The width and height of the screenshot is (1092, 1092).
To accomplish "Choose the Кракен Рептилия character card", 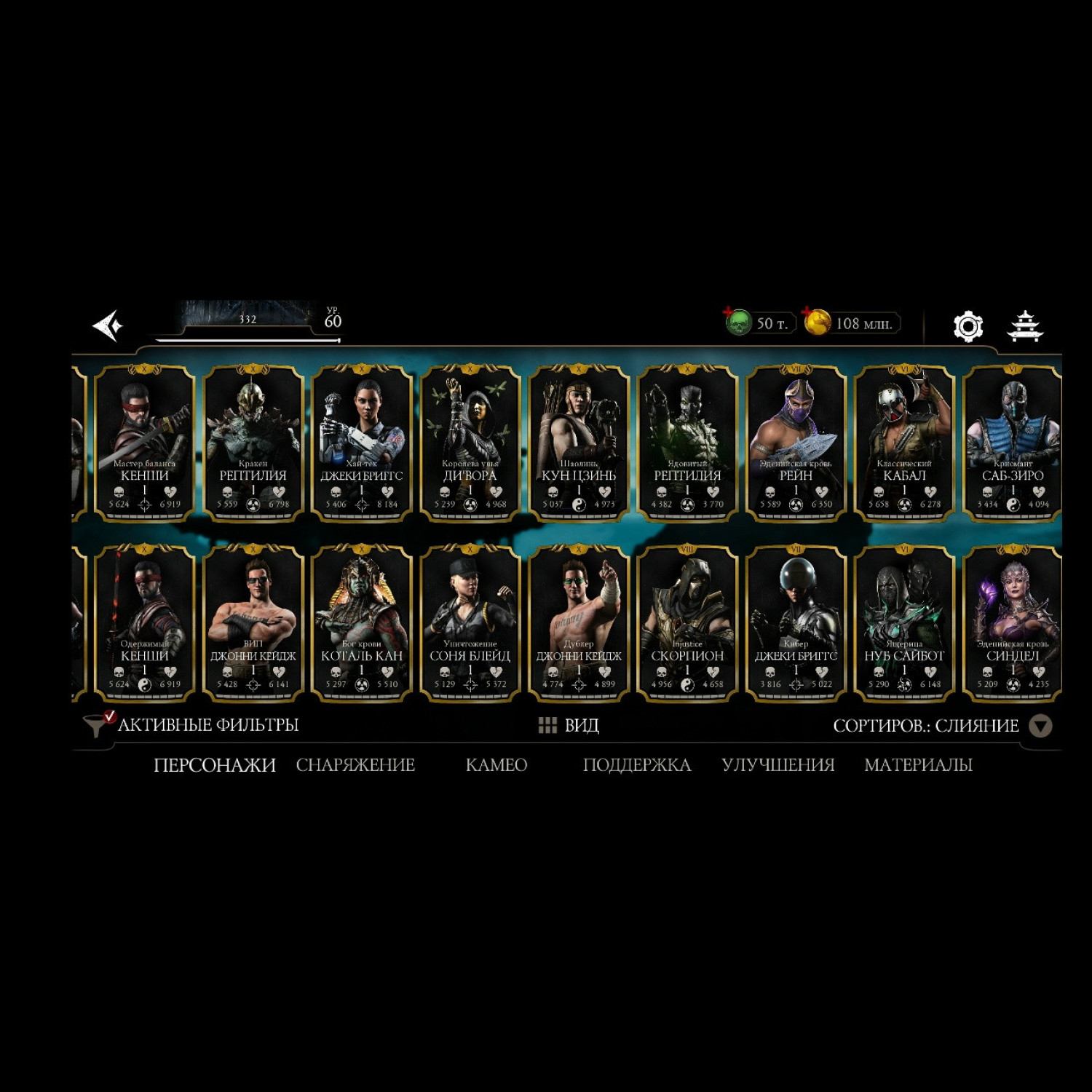I will [x=253, y=443].
